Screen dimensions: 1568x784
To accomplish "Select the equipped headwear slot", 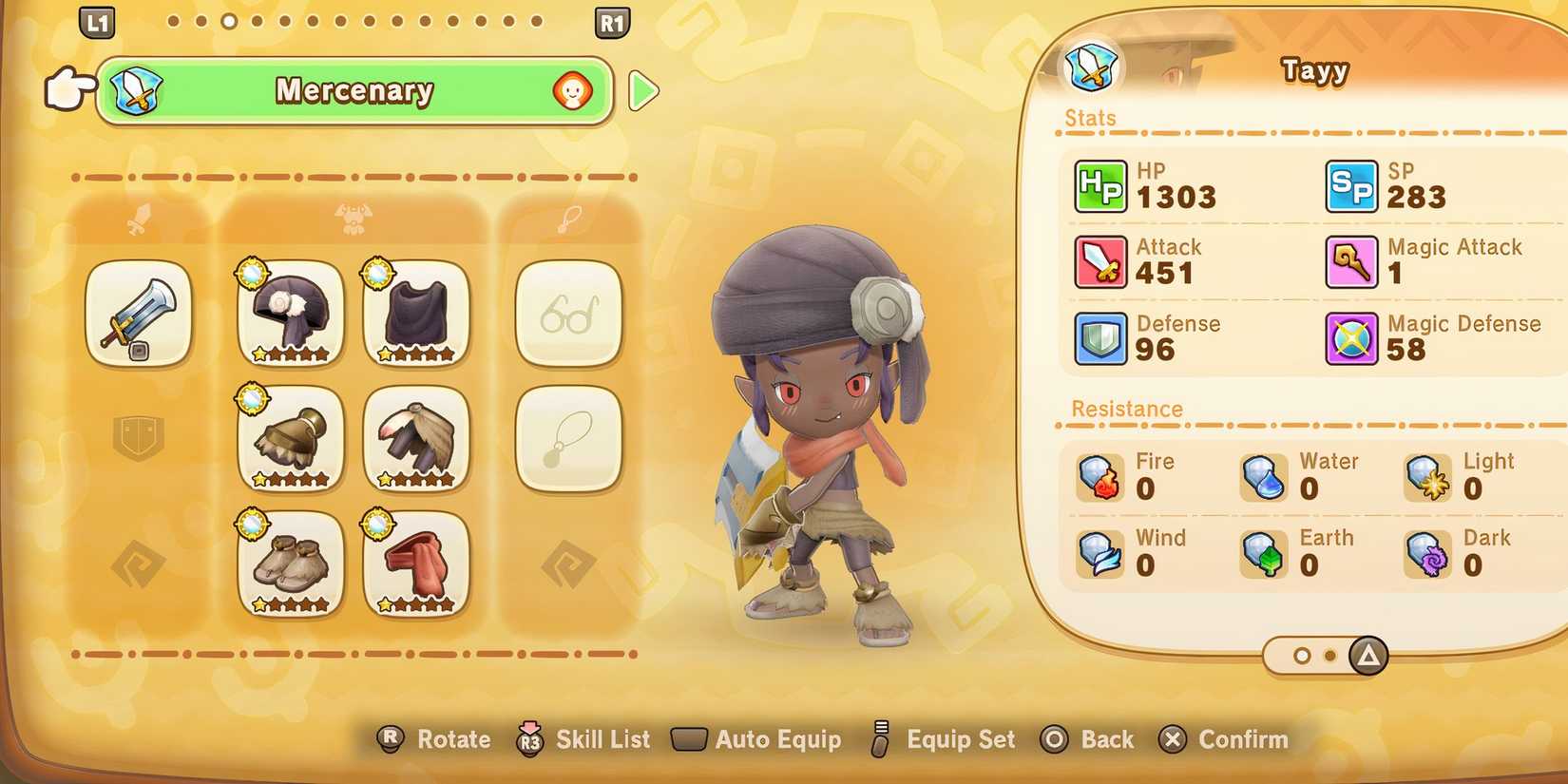I will pyautogui.click(x=289, y=315).
